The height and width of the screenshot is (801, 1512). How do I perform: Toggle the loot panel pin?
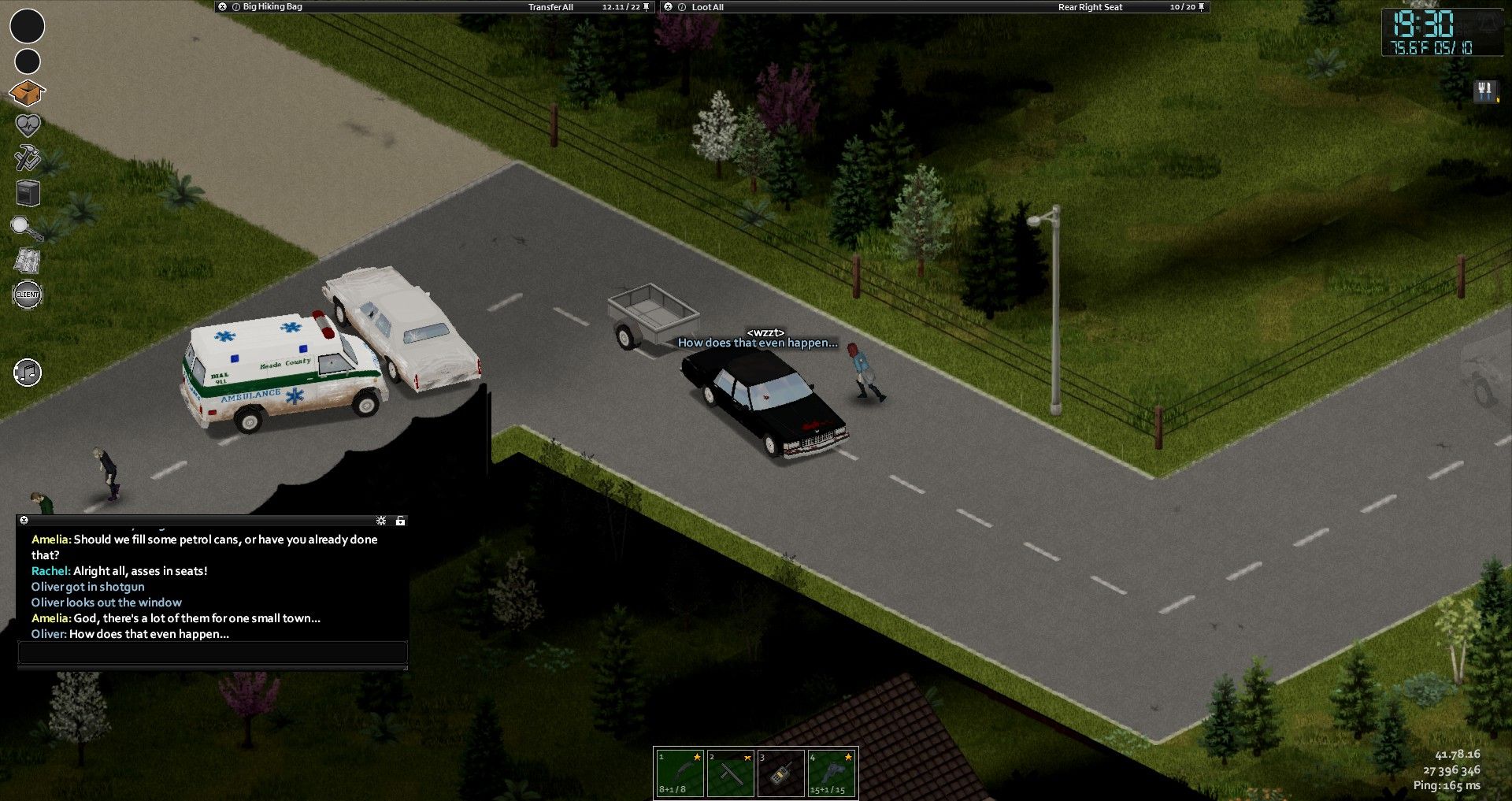click(1202, 7)
